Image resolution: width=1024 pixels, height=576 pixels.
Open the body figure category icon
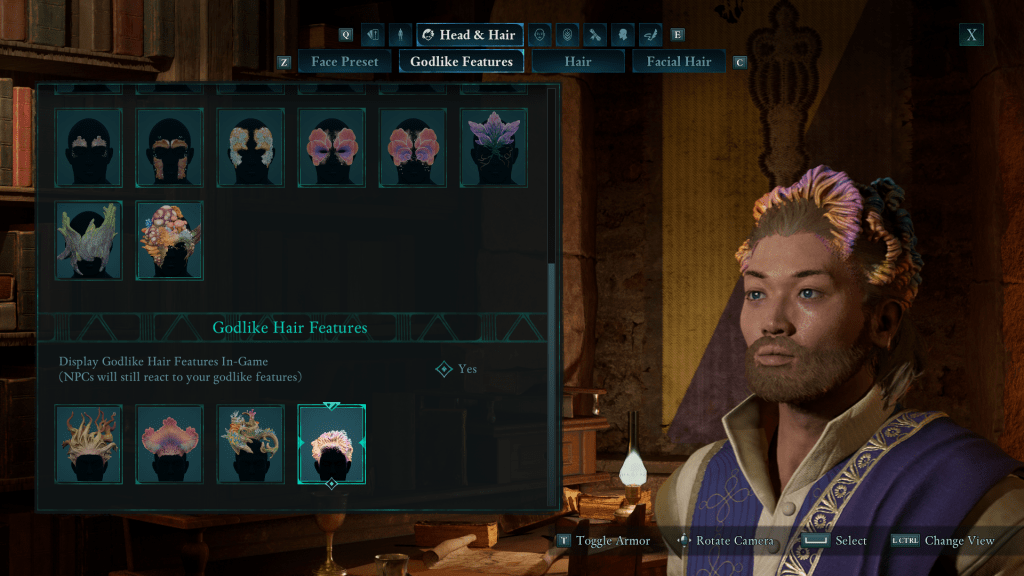(400, 35)
